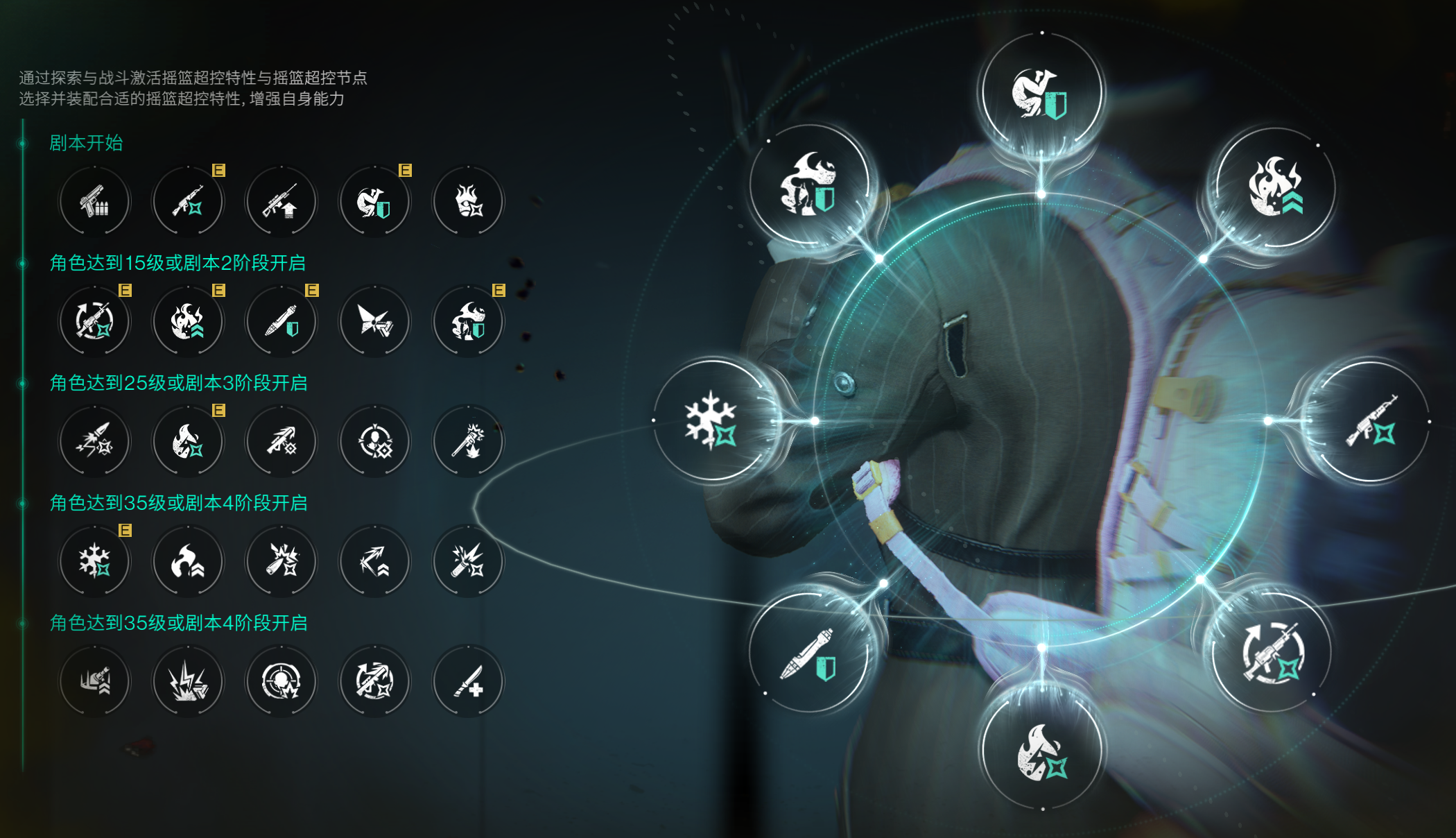
Task: Select the pistol with ammo trait icon
Action: [94, 201]
